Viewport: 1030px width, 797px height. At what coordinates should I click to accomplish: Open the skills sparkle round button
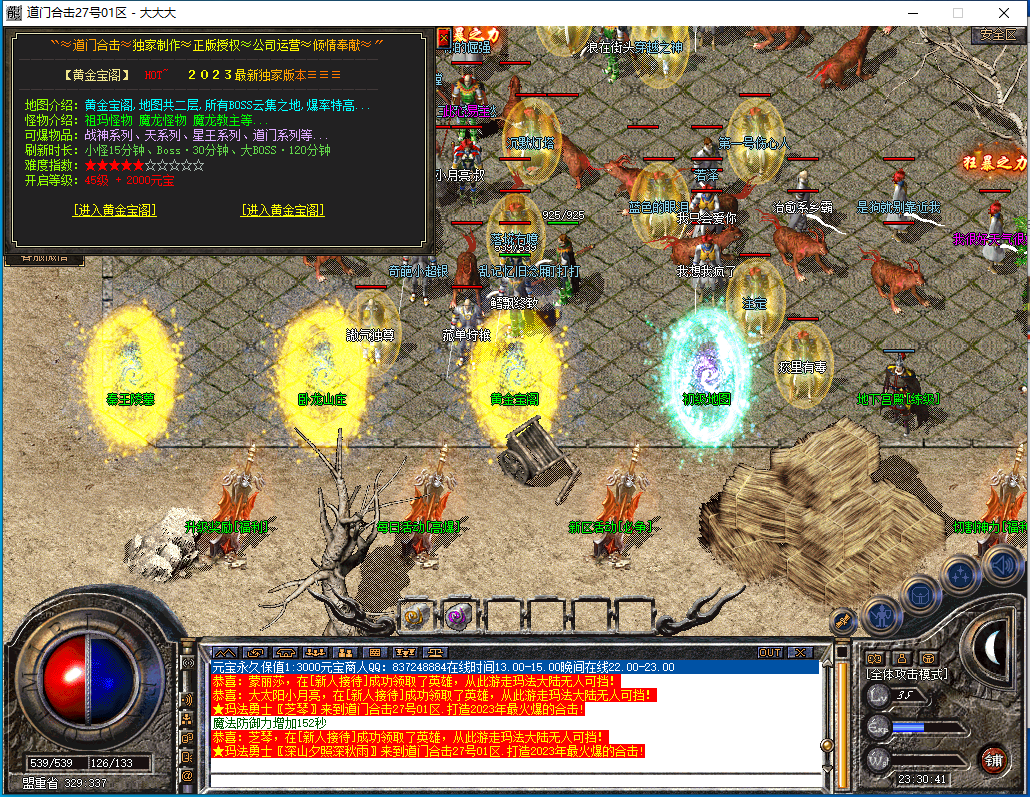[961, 575]
